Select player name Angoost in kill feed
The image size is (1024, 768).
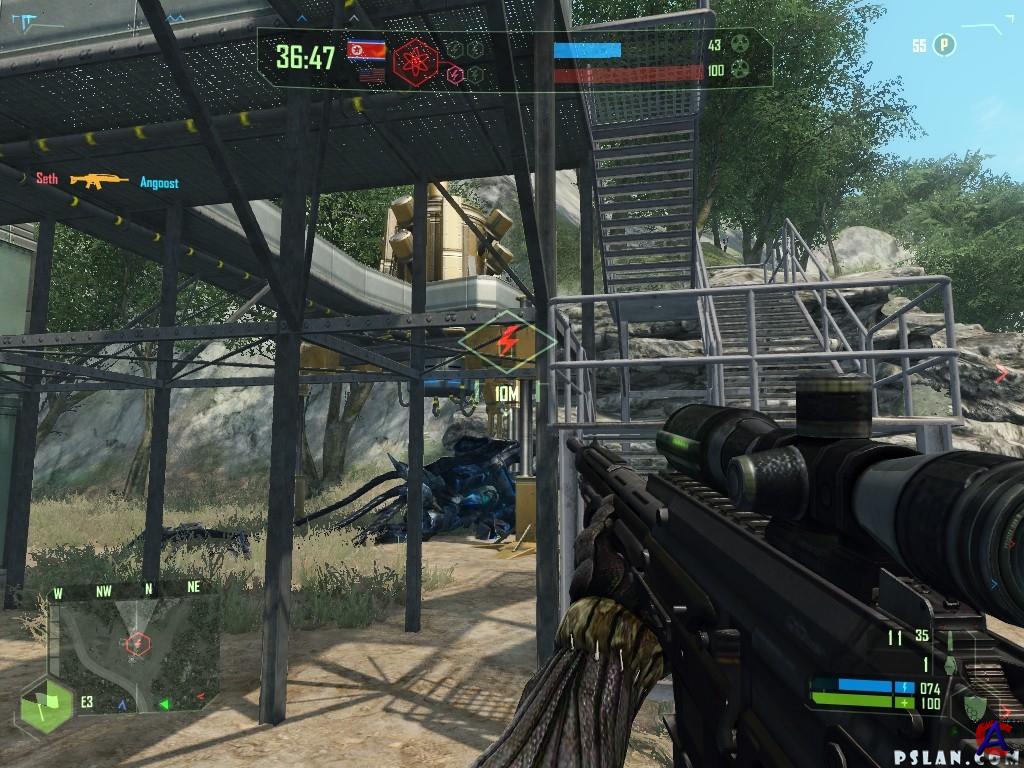tap(159, 183)
